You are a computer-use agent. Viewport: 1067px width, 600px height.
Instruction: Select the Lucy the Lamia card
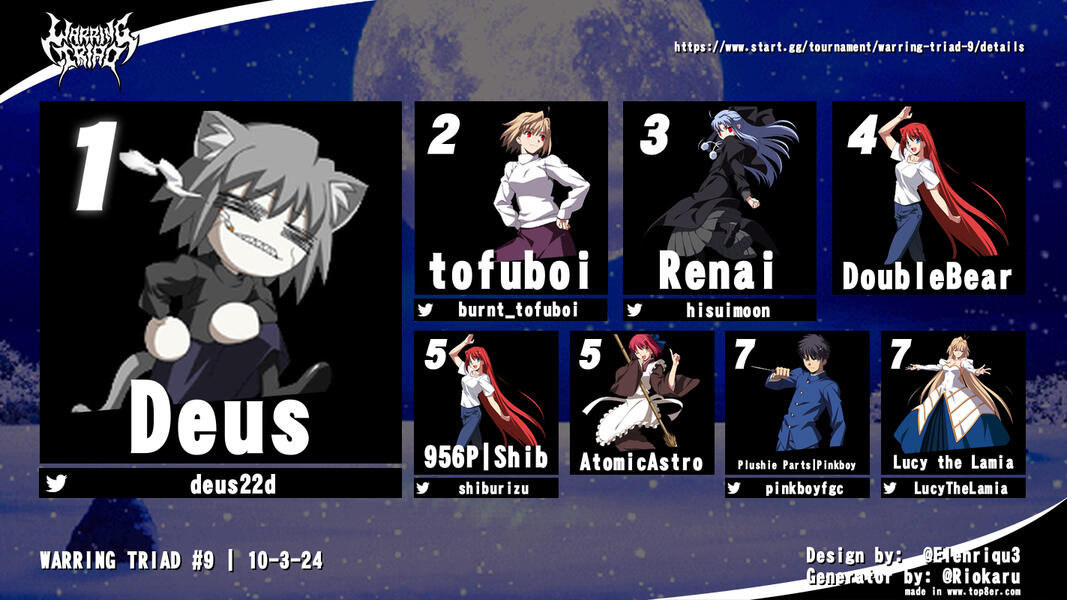tap(953, 403)
